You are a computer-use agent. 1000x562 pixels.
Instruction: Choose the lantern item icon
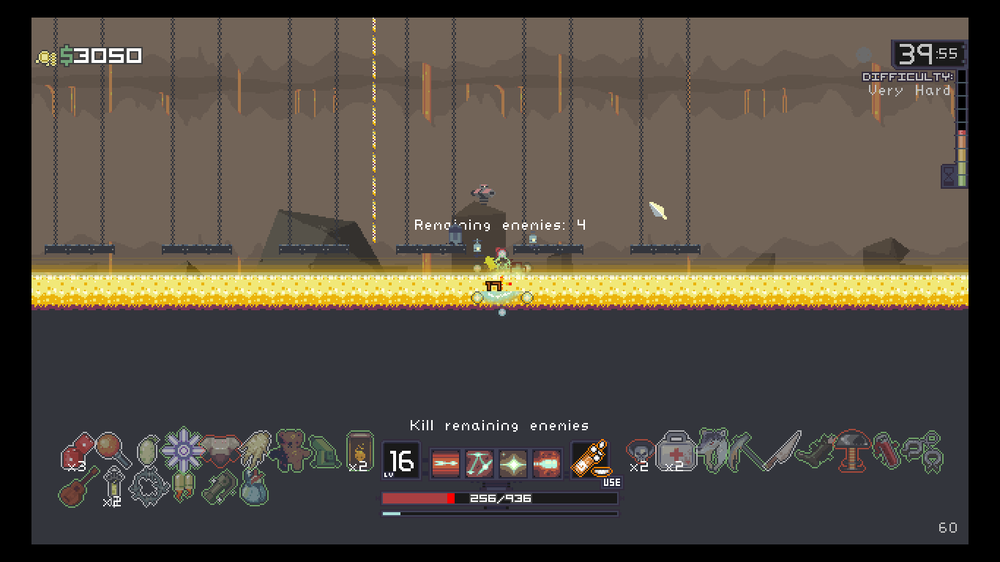point(115,487)
